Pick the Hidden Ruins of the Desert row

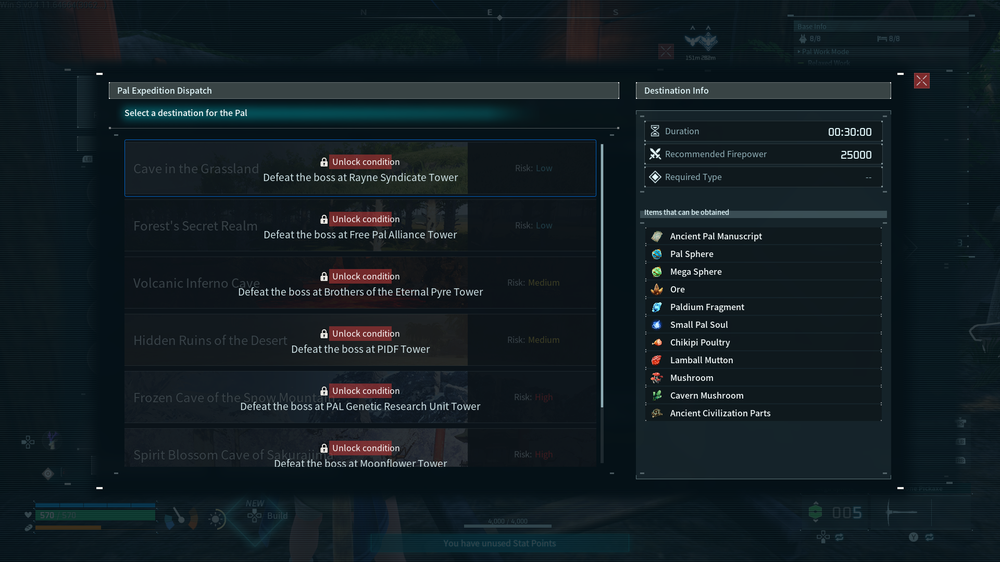[x=360, y=340]
